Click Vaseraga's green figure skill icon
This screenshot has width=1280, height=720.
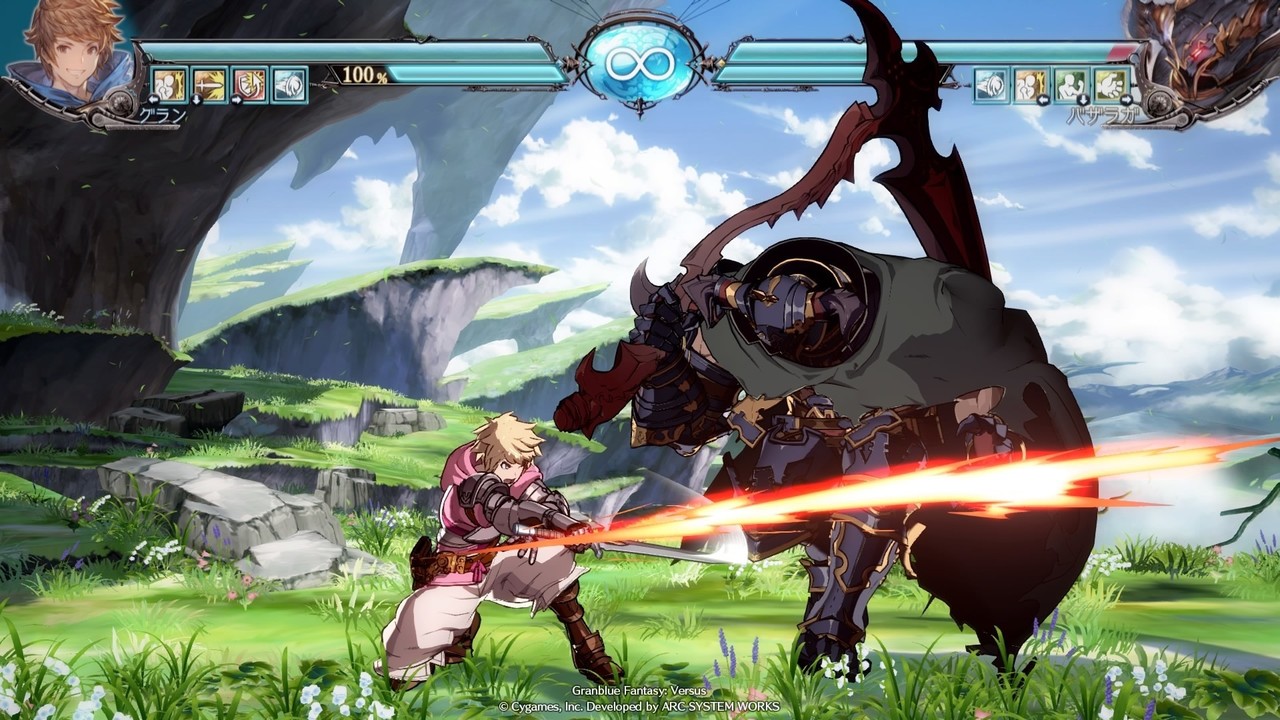click(1071, 85)
